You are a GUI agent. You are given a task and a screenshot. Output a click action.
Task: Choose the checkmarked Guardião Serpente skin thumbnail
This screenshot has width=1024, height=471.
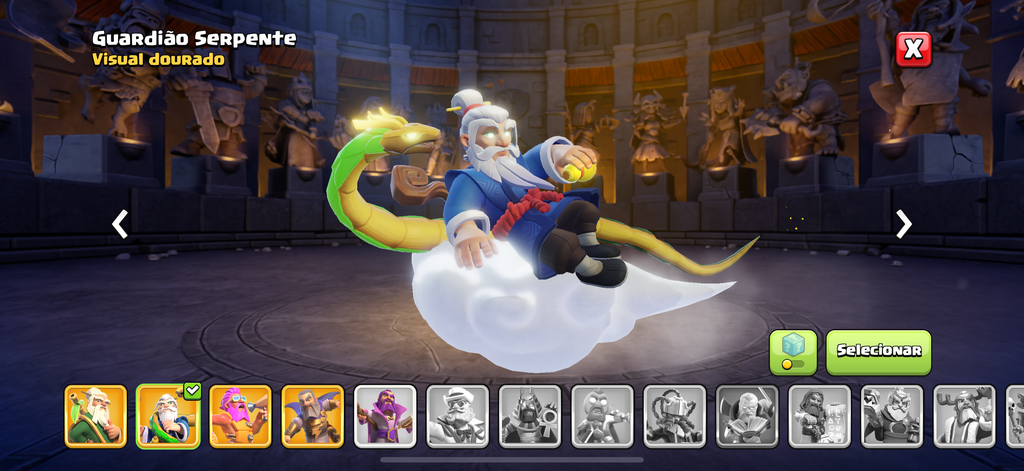pyautogui.click(x=168, y=415)
